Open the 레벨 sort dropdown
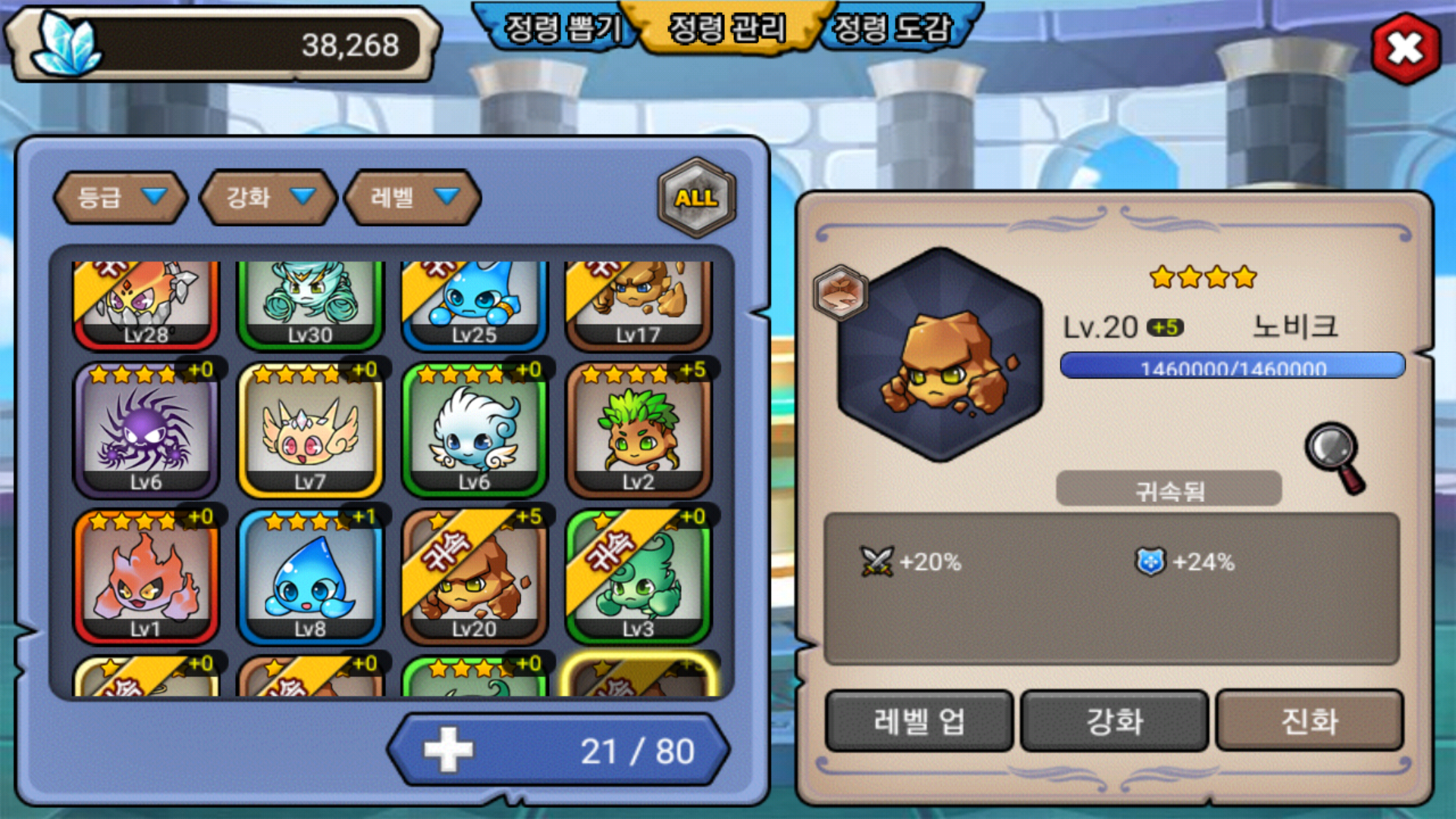The height and width of the screenshot is (819, 1456). (x=413, y=197)
